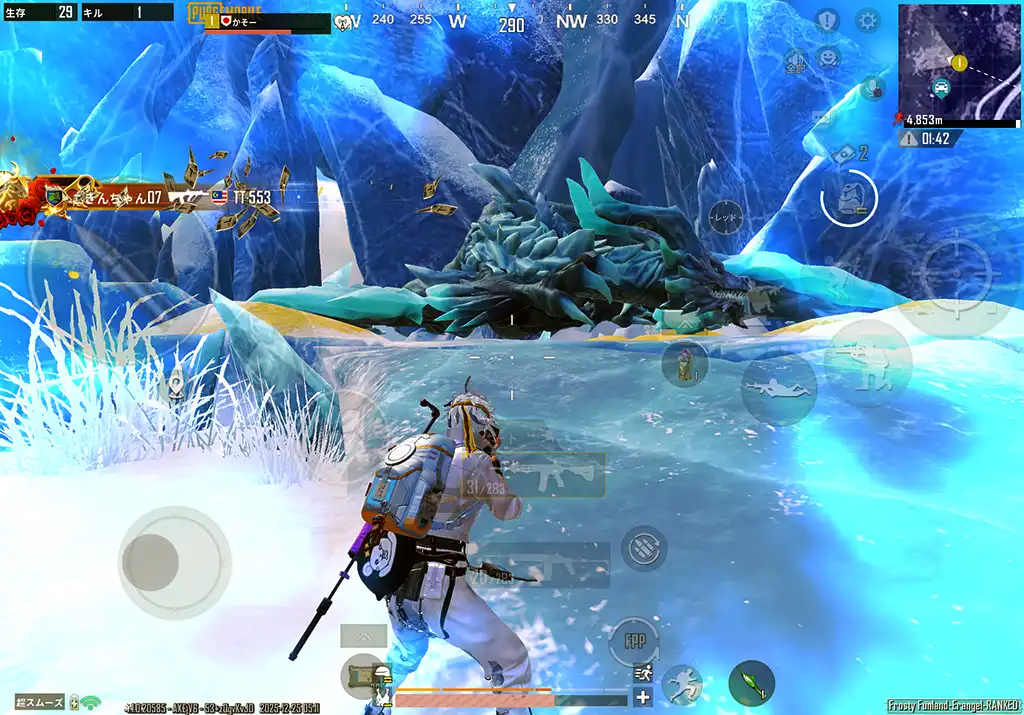Toggle the FPP camera view
The height and width of the screenshot is (715, 1024).
click(634, 640)
